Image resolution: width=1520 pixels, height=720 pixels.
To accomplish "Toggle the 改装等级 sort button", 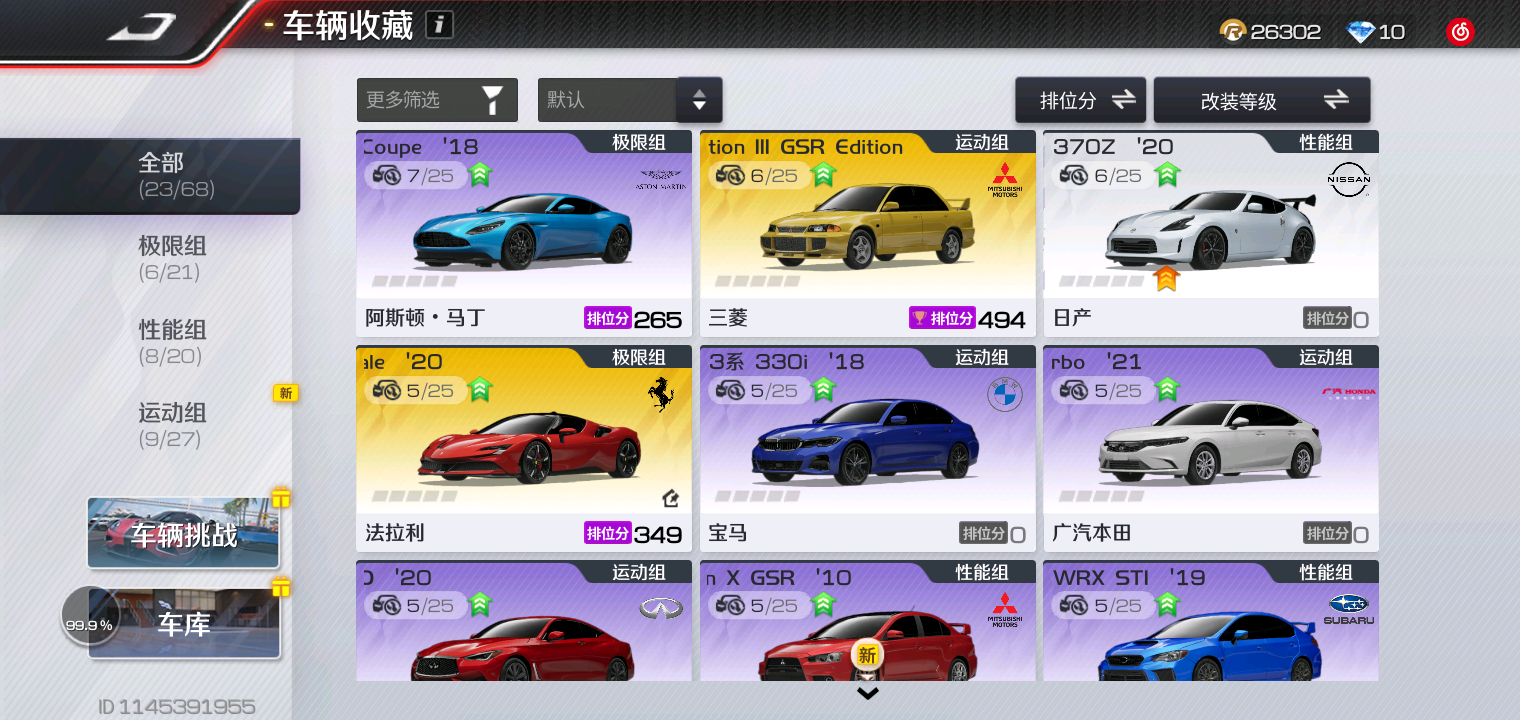I will [1261, 100].
